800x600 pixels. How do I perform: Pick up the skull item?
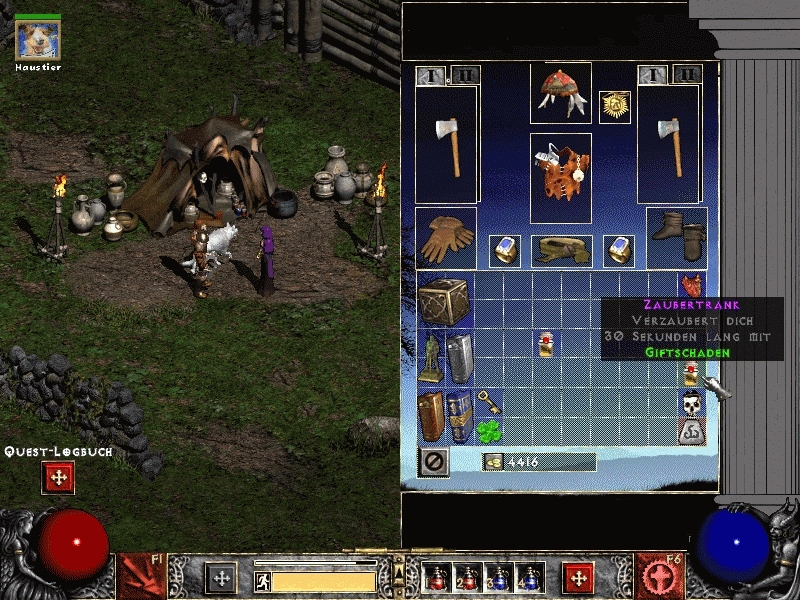(690, 404)
